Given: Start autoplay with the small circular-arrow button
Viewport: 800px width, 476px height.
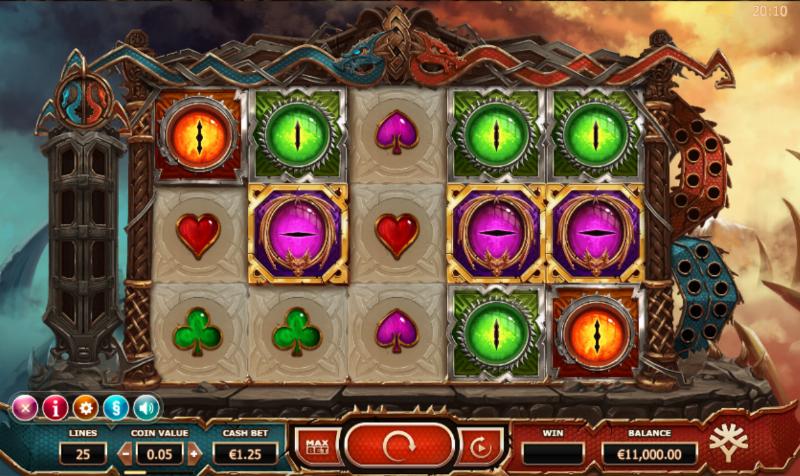Looking at the screenshot, I should click(x=480, y=446).
